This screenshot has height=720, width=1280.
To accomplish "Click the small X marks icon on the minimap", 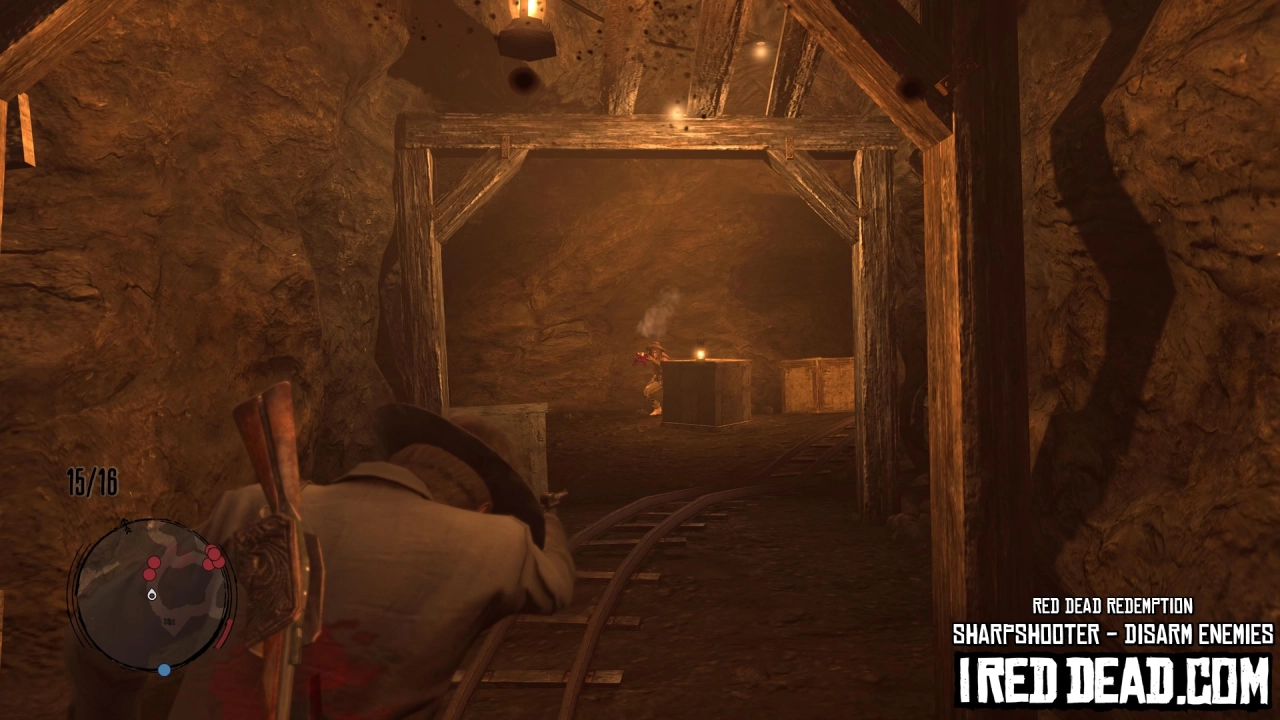I will (169, 621).
